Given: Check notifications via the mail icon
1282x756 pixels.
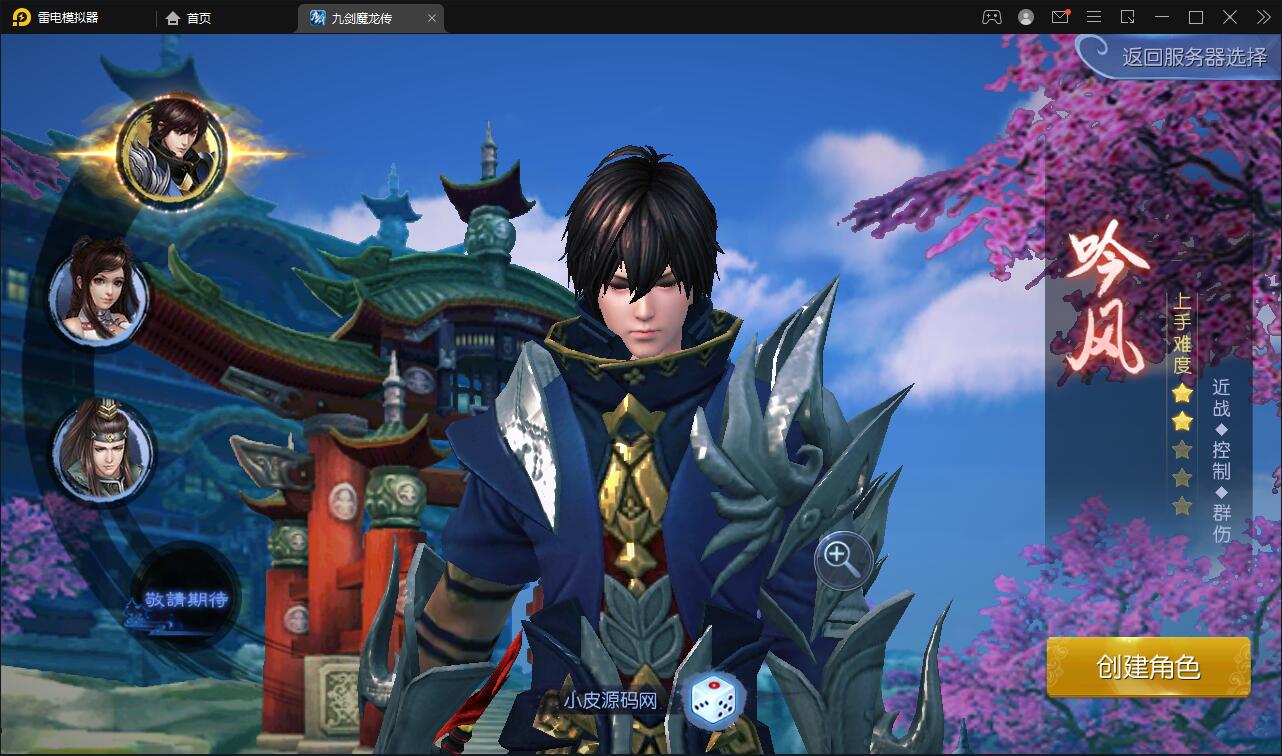Looking at the screenshot, I should click(x=1058, y=17).
